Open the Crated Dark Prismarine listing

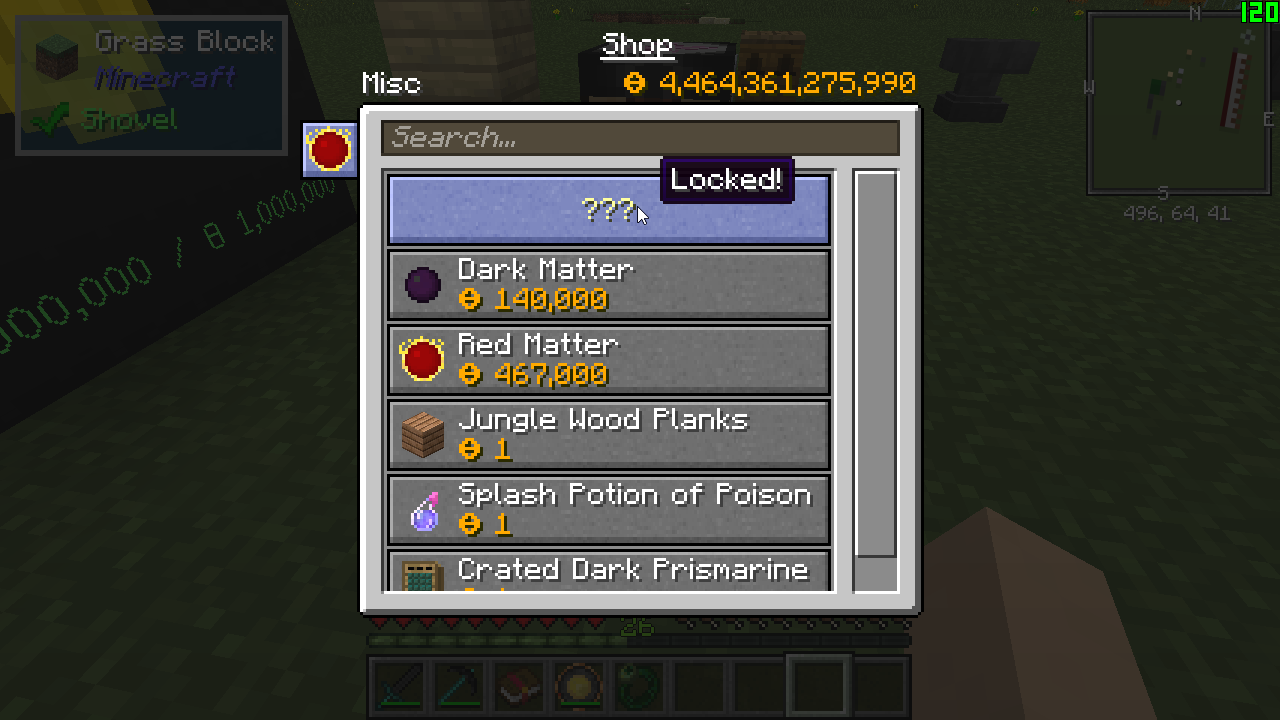pos(608,572)
